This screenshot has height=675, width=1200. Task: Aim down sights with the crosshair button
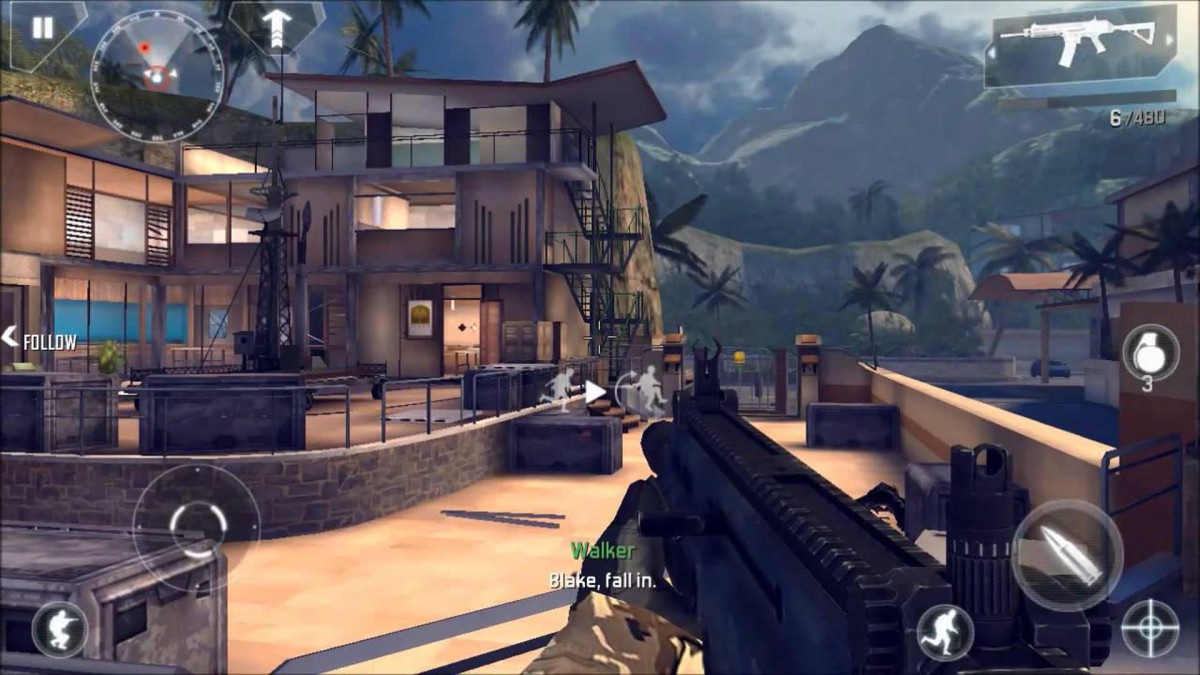[x=1149, y=628]
